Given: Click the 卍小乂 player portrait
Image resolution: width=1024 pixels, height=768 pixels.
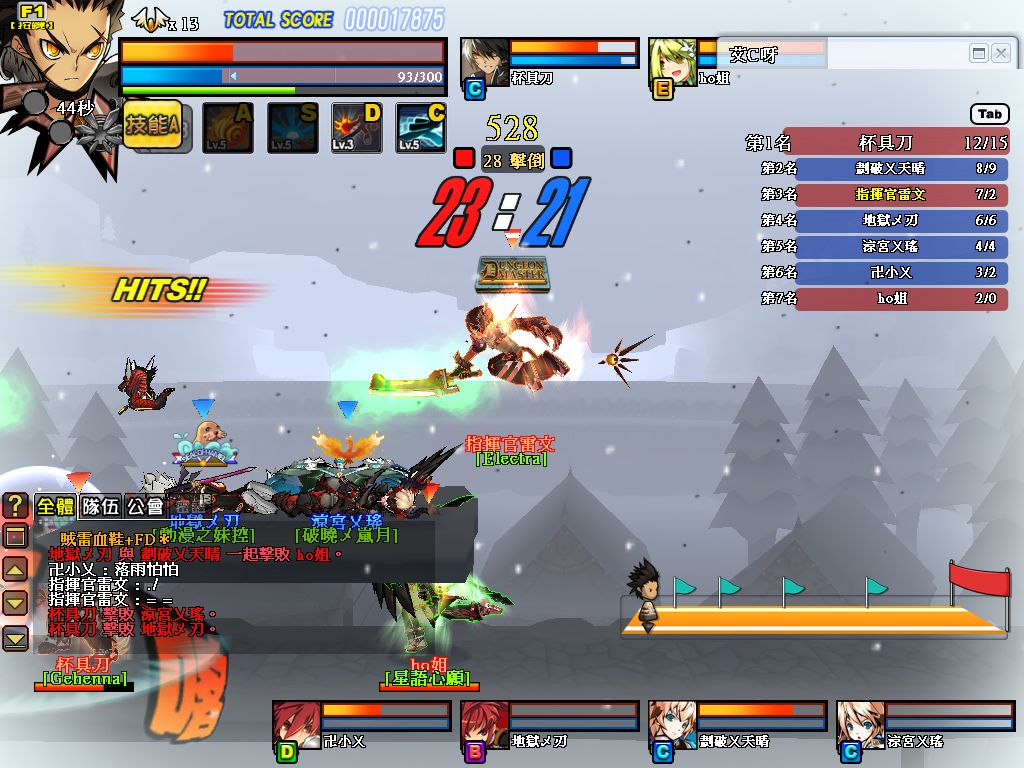Looking at the screenshot, I should click(x=297, y=722).
